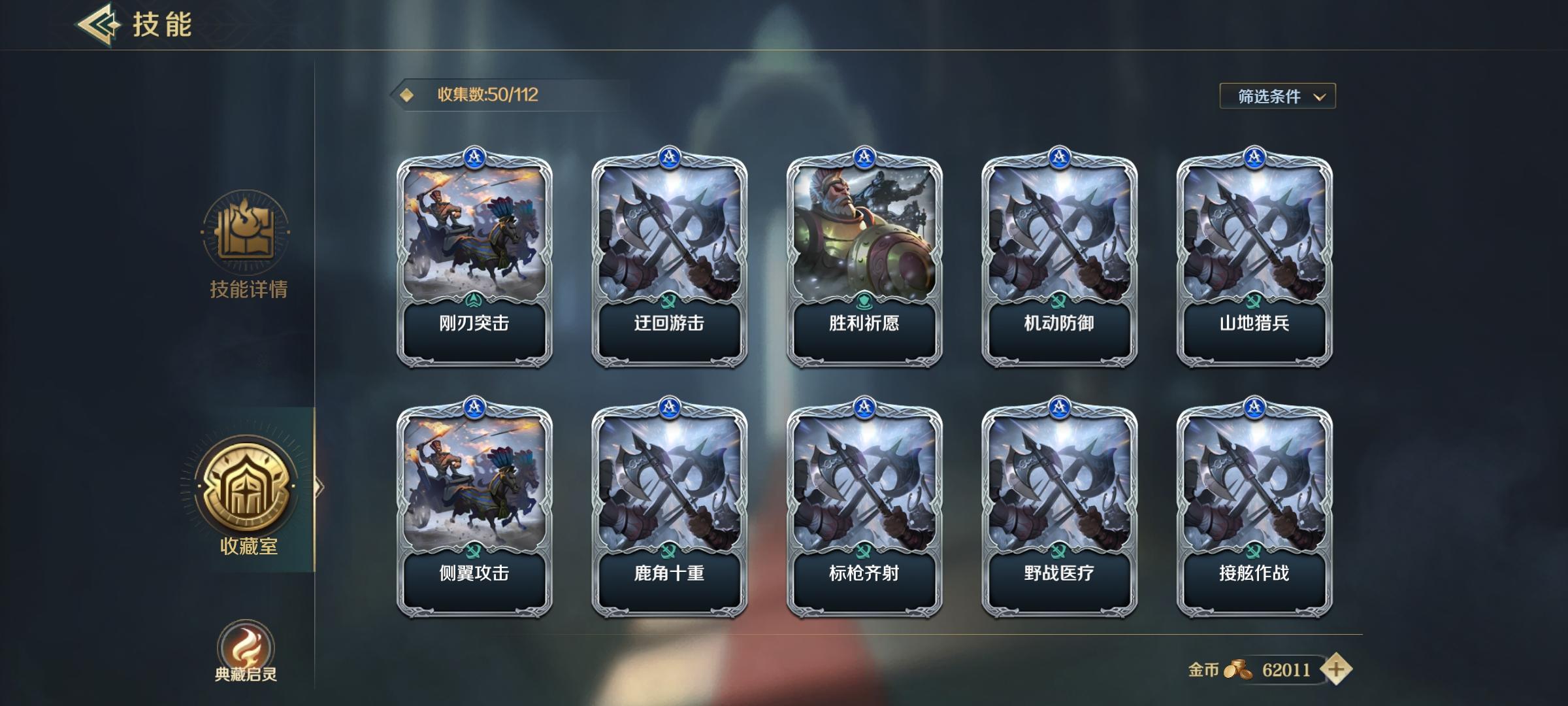Expand the 筛选条件 filter dropdown
Viewport: 1568px width, 706px height.
click(x=1277, y=95)
